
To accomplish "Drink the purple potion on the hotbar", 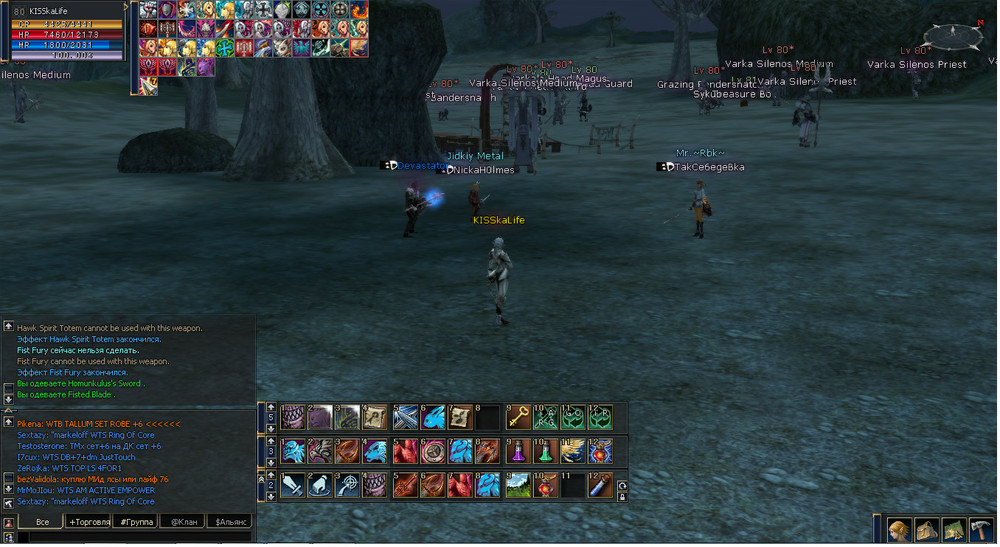I will point(518,451).
